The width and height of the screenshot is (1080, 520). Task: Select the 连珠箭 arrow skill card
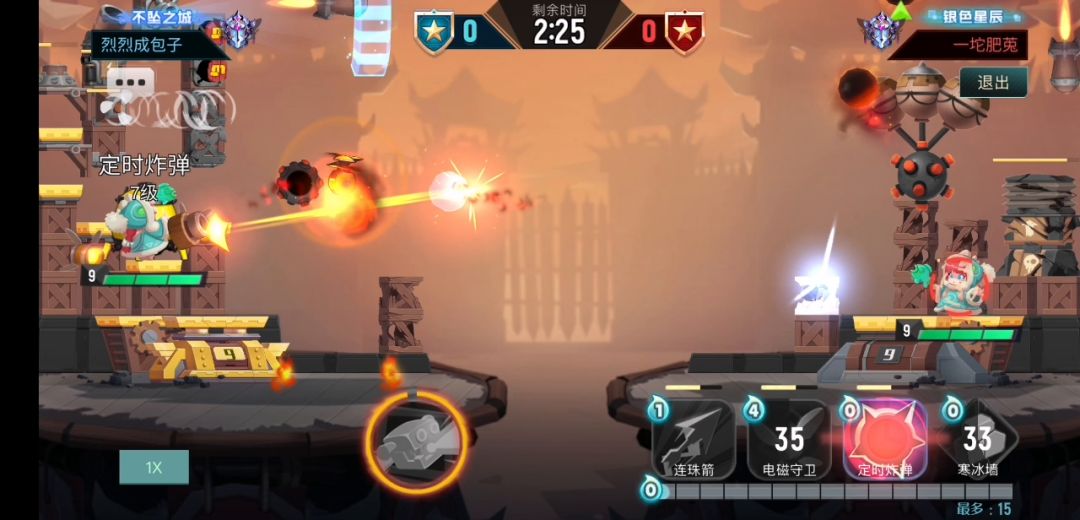(694, 440)
